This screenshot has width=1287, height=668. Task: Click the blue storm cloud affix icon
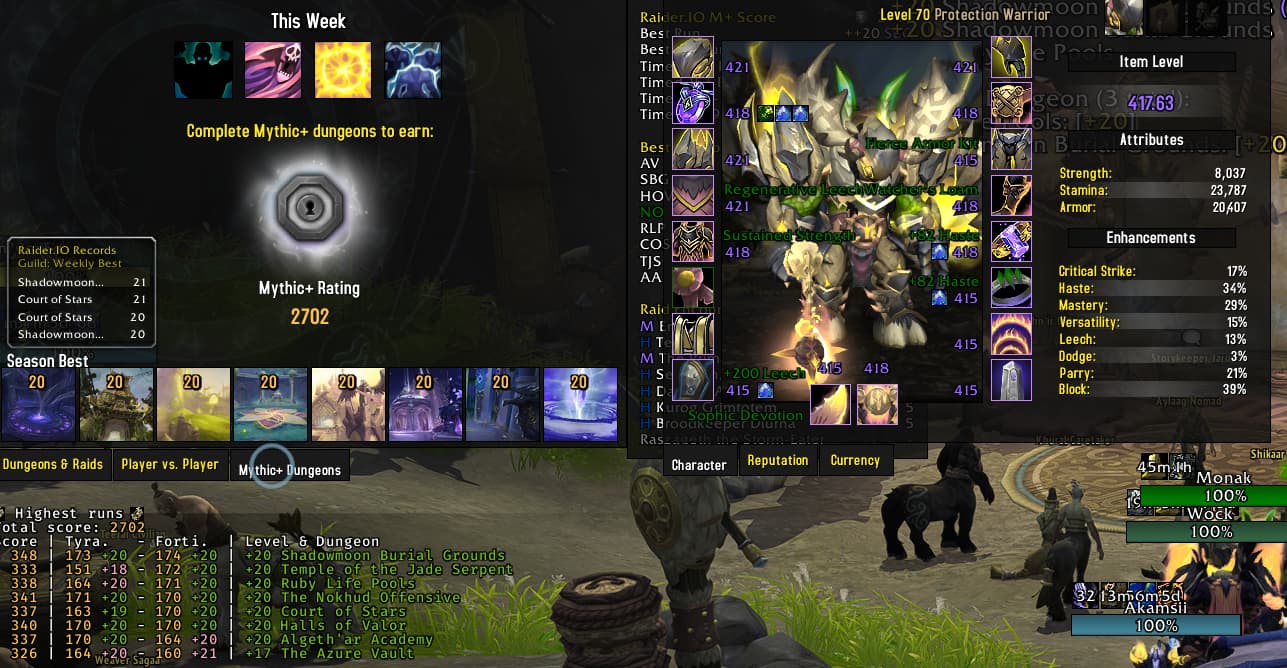pyautogui.click(x=413, y=70)
